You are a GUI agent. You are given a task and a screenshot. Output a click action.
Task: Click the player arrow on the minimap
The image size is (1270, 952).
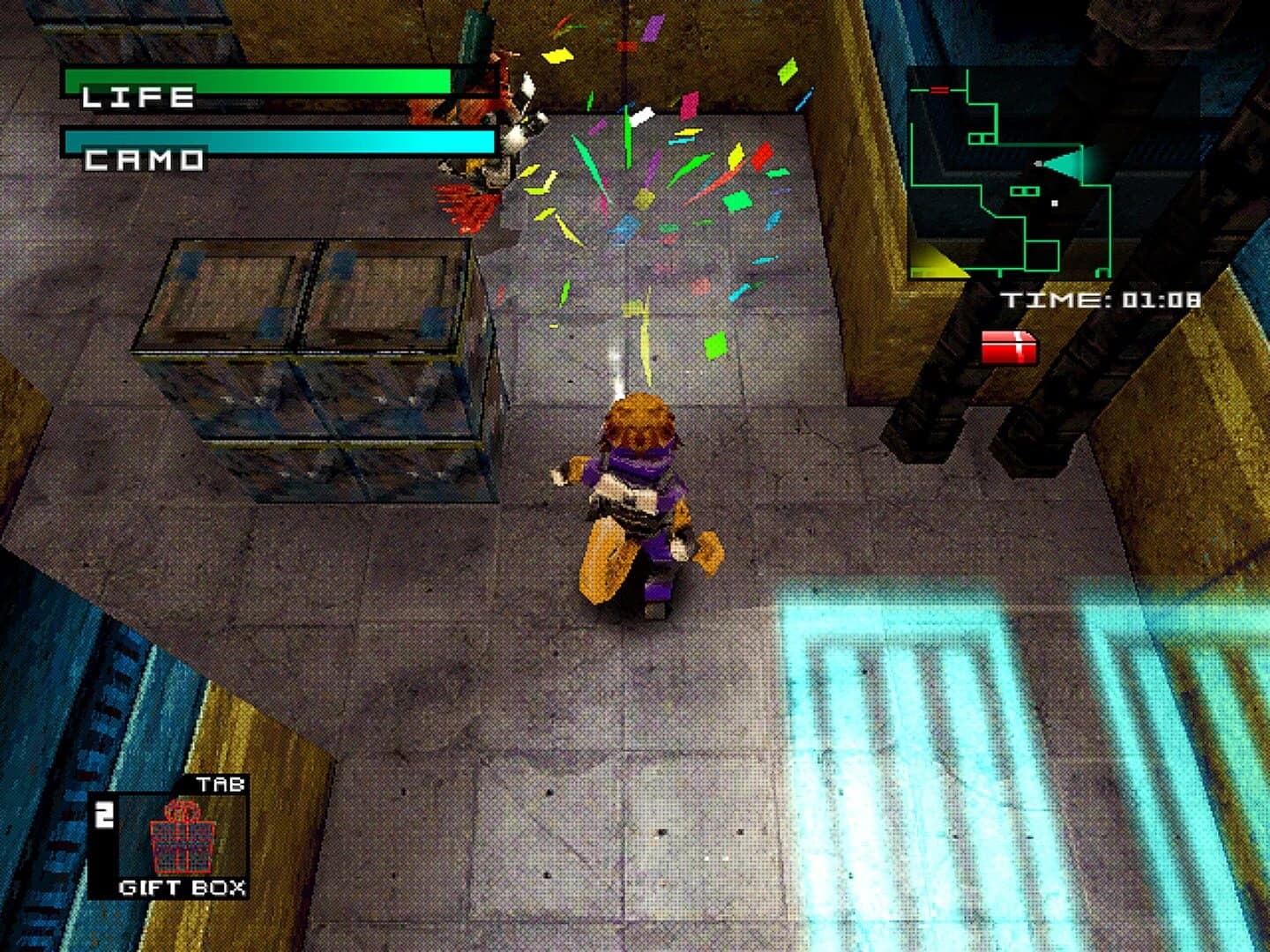[x=1039, y=164]
